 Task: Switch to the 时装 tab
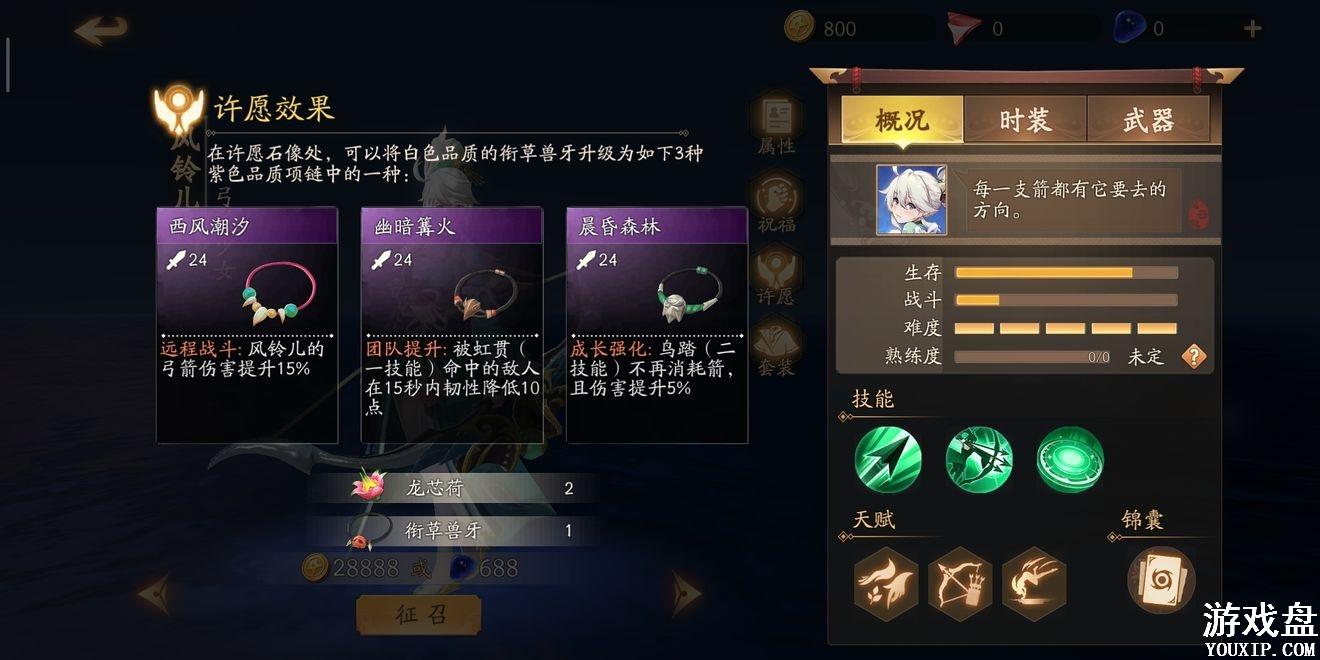[1025, 121]
